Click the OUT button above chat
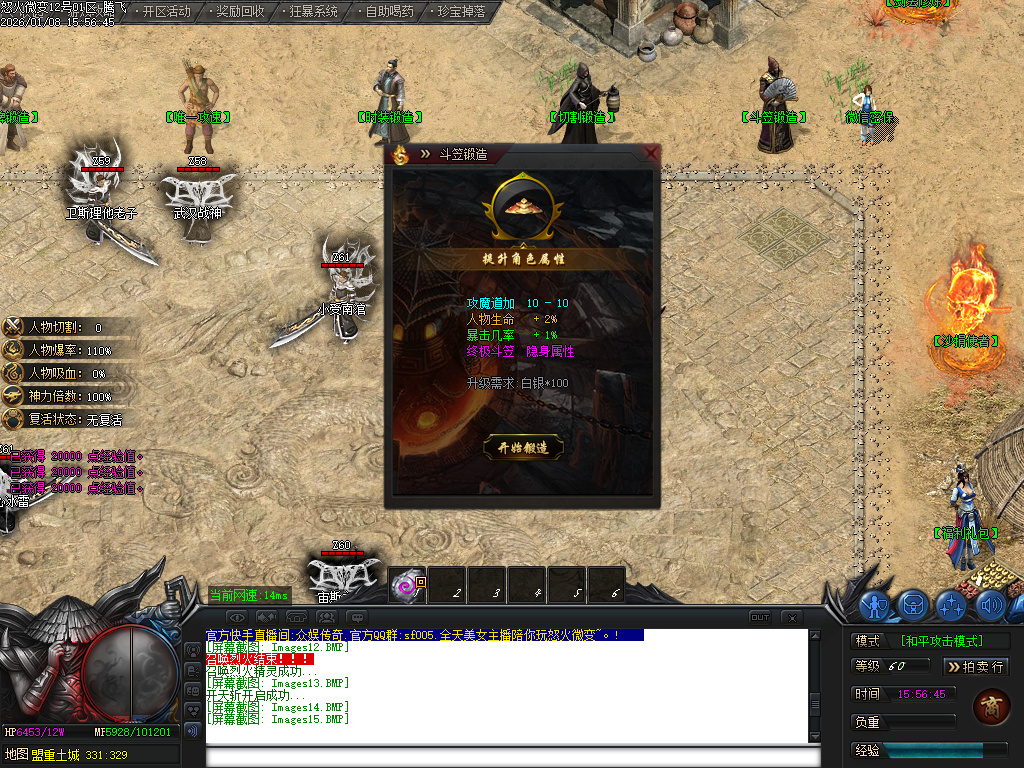Viewport: 1024px width, 768px height. 760,617
